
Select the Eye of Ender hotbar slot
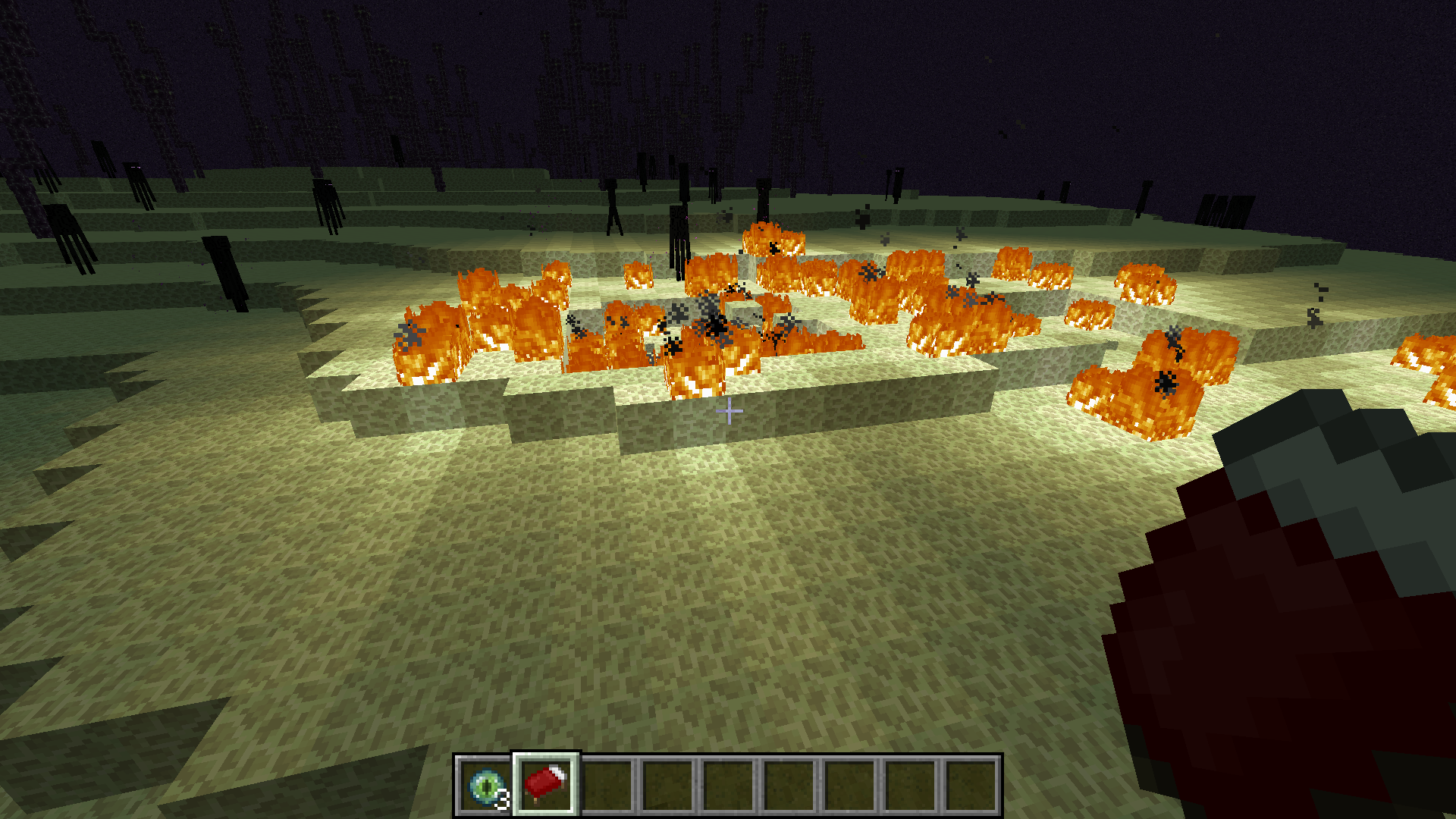click(485, 786)
